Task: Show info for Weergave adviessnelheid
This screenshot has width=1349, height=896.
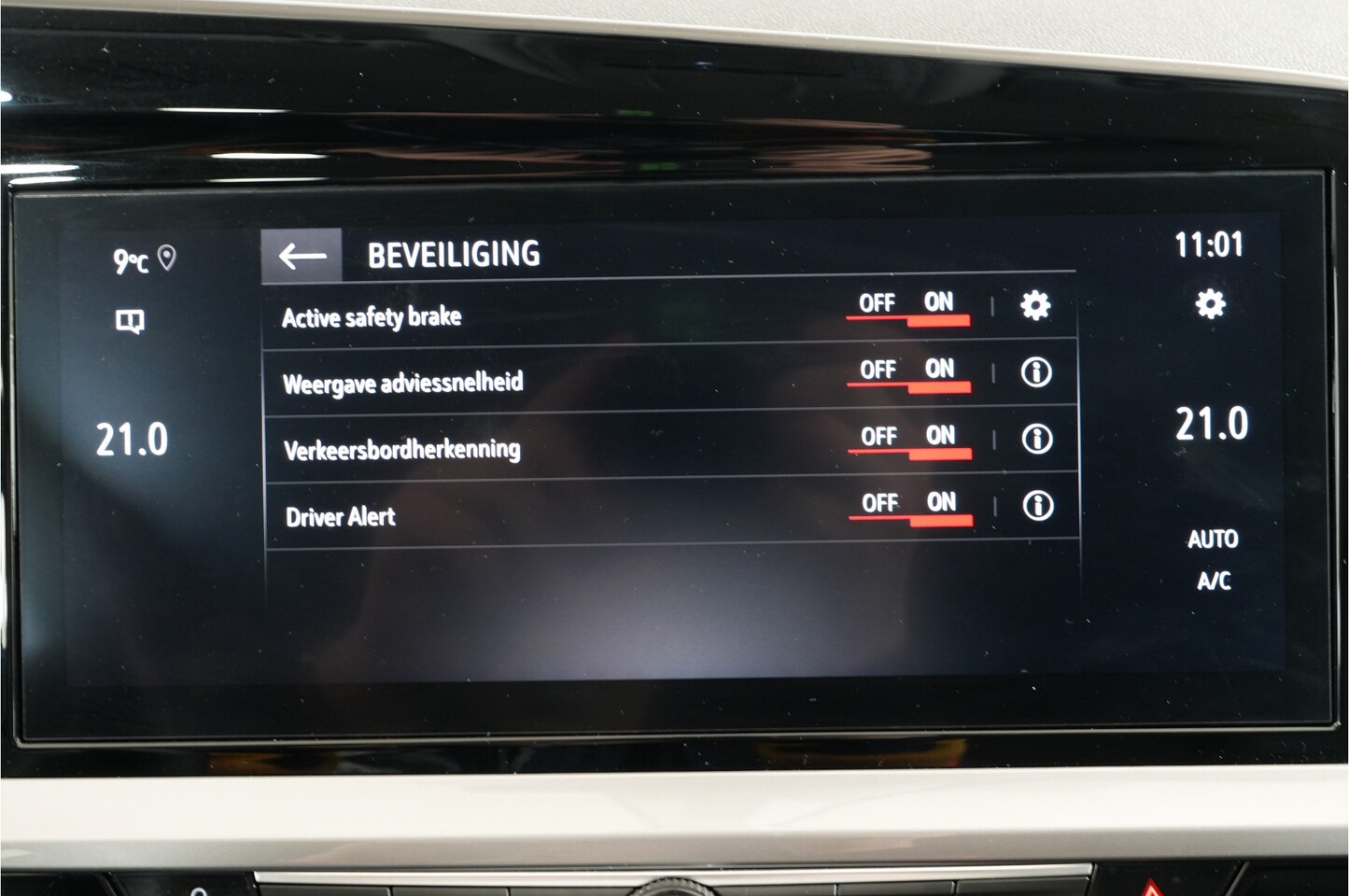Action: [x=1035, y=372]
